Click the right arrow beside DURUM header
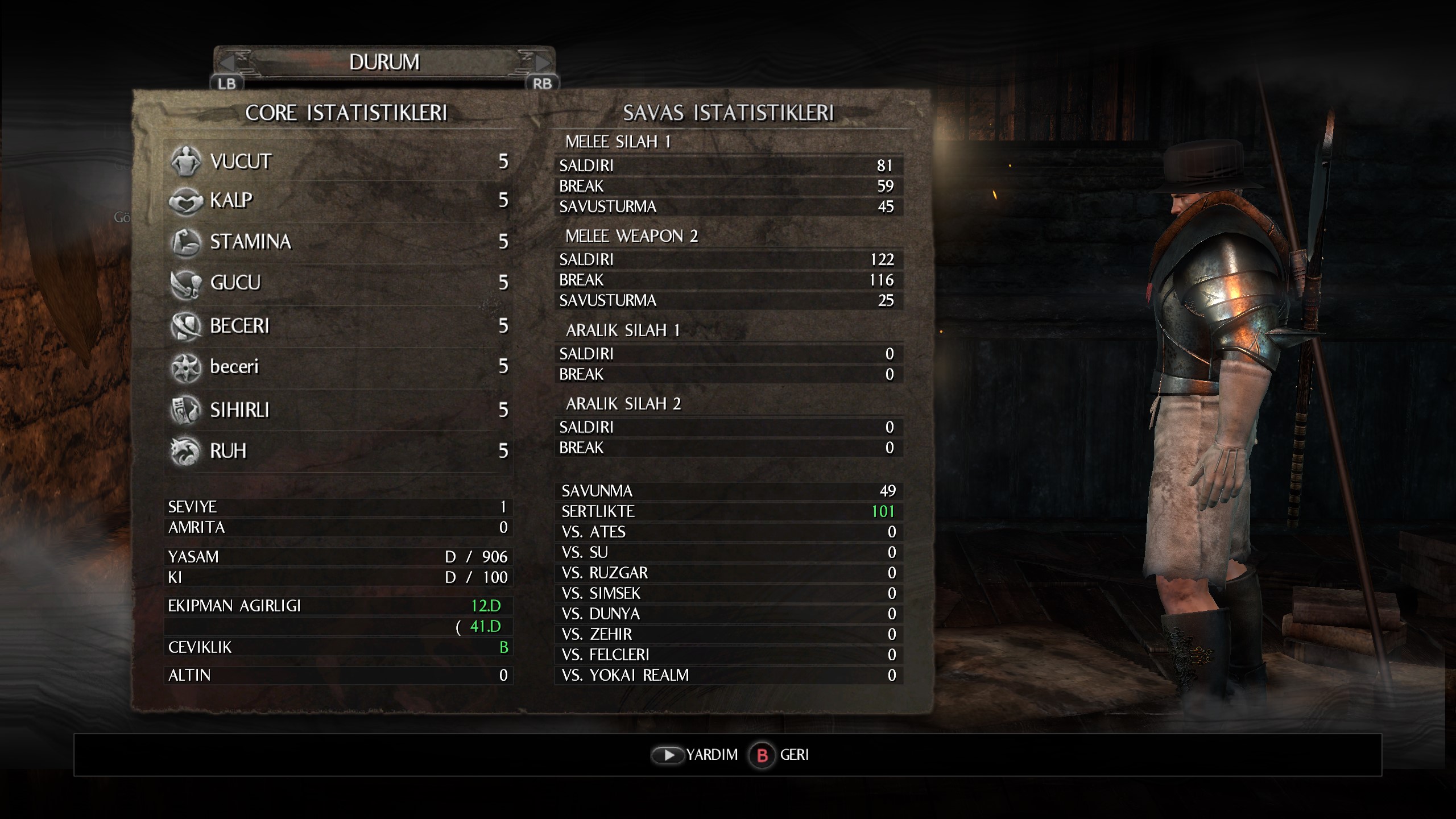 [x=541, y=61]
